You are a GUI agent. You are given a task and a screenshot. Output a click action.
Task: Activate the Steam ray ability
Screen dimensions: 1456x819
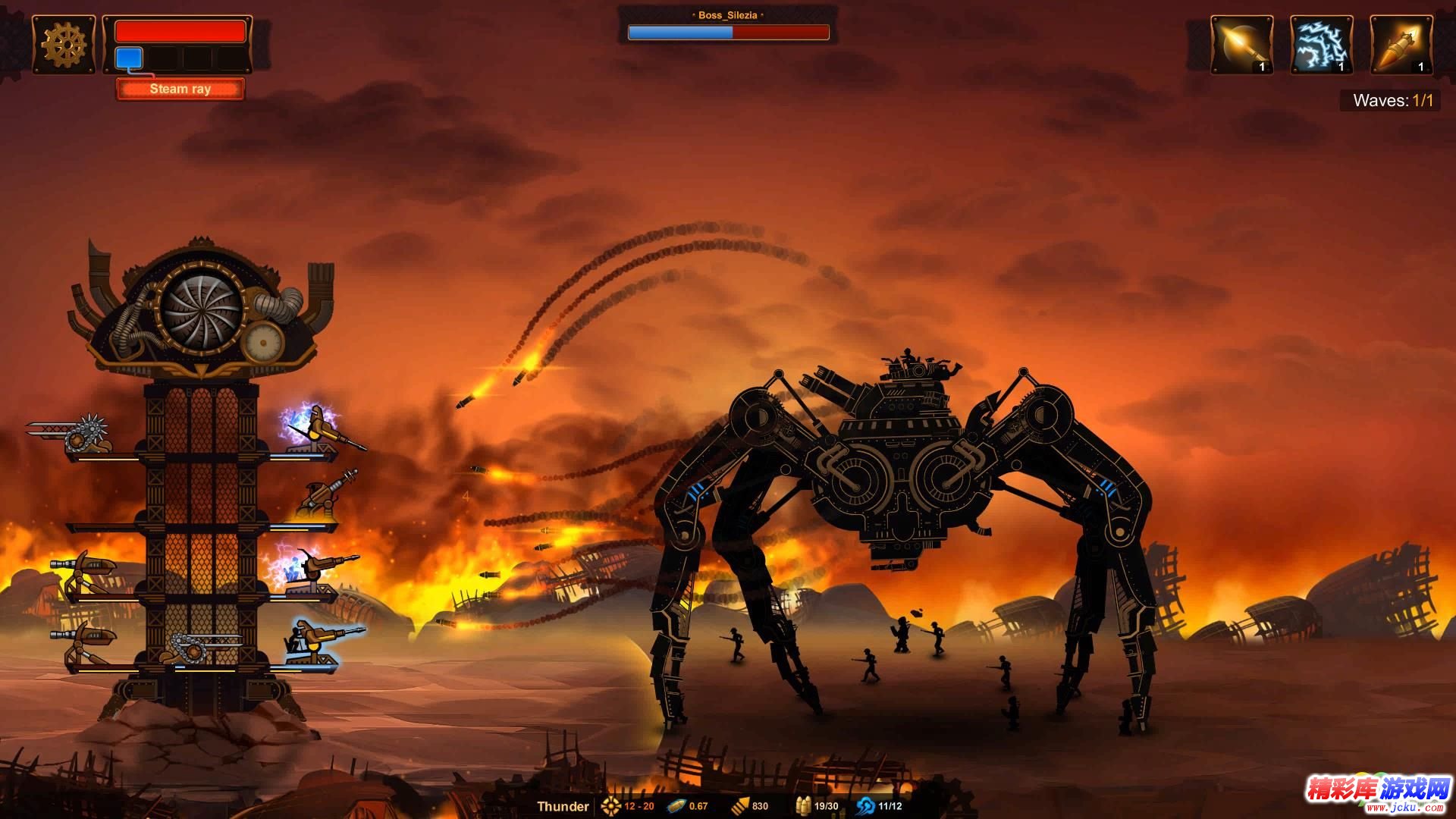(180, 89)
